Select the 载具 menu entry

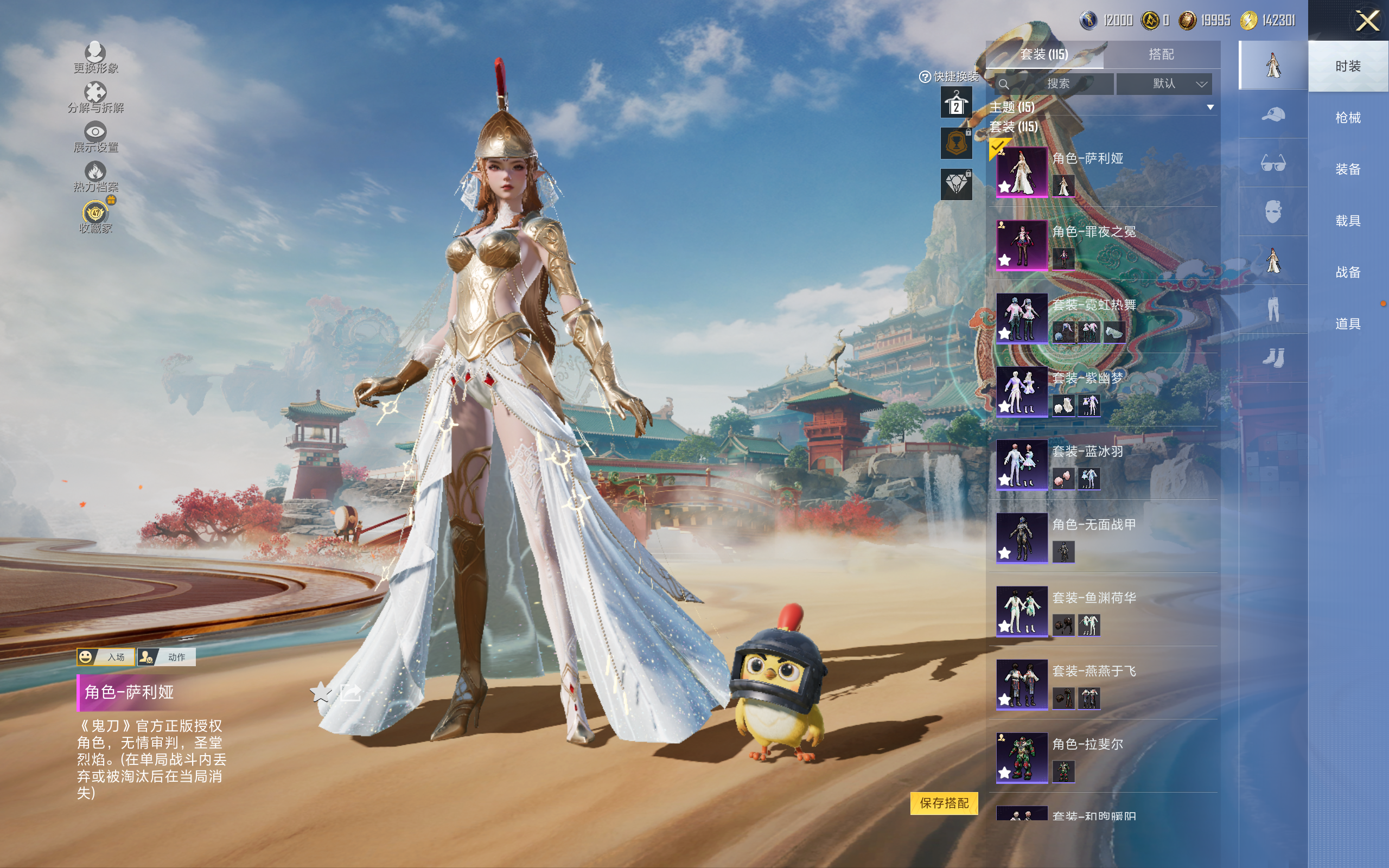[1348, 221]
